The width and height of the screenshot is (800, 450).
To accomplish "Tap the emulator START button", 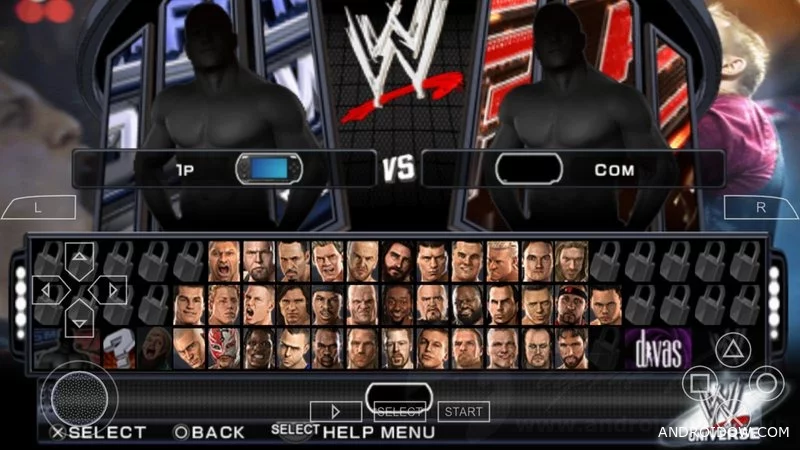I will tap(463, 411).
